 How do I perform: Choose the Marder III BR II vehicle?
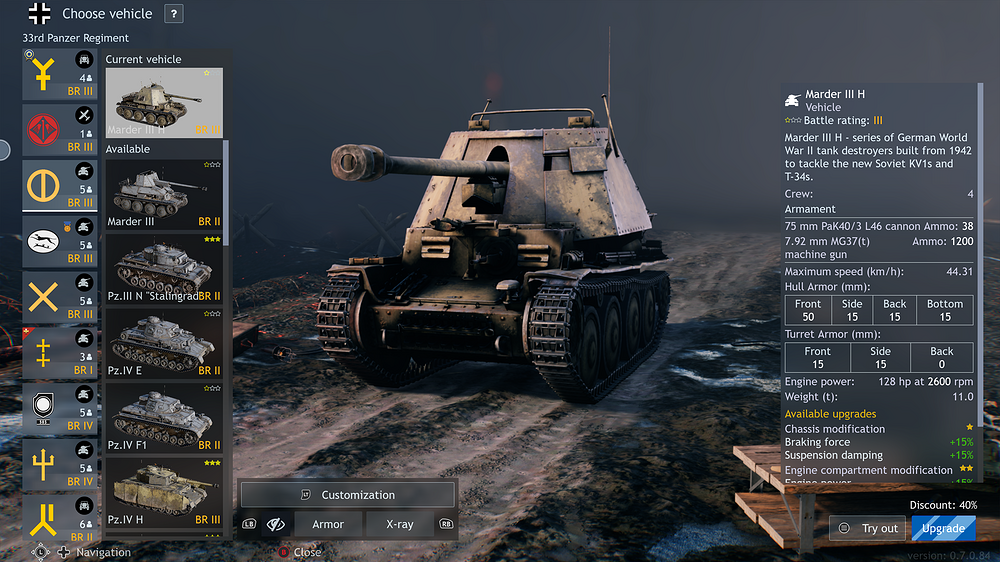pos(164,194)
